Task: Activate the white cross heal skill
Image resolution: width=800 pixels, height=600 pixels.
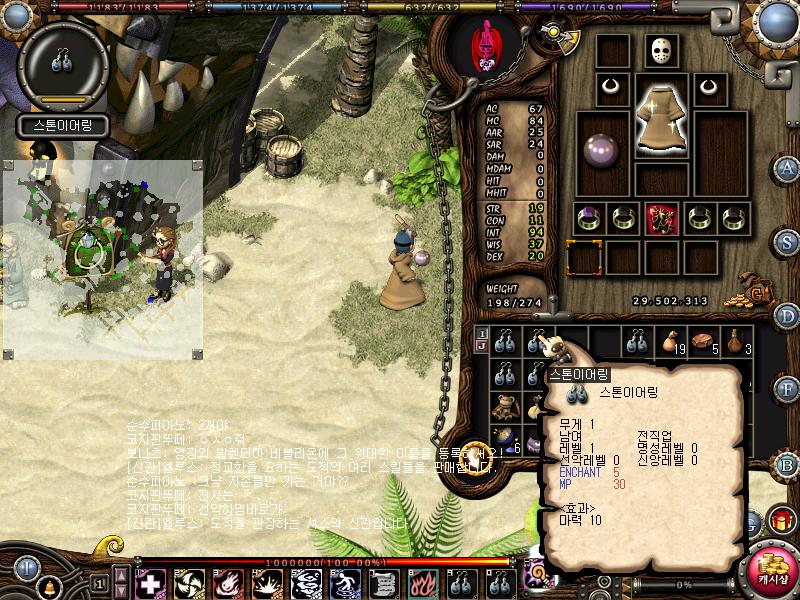Action: [x=150, y=584]
